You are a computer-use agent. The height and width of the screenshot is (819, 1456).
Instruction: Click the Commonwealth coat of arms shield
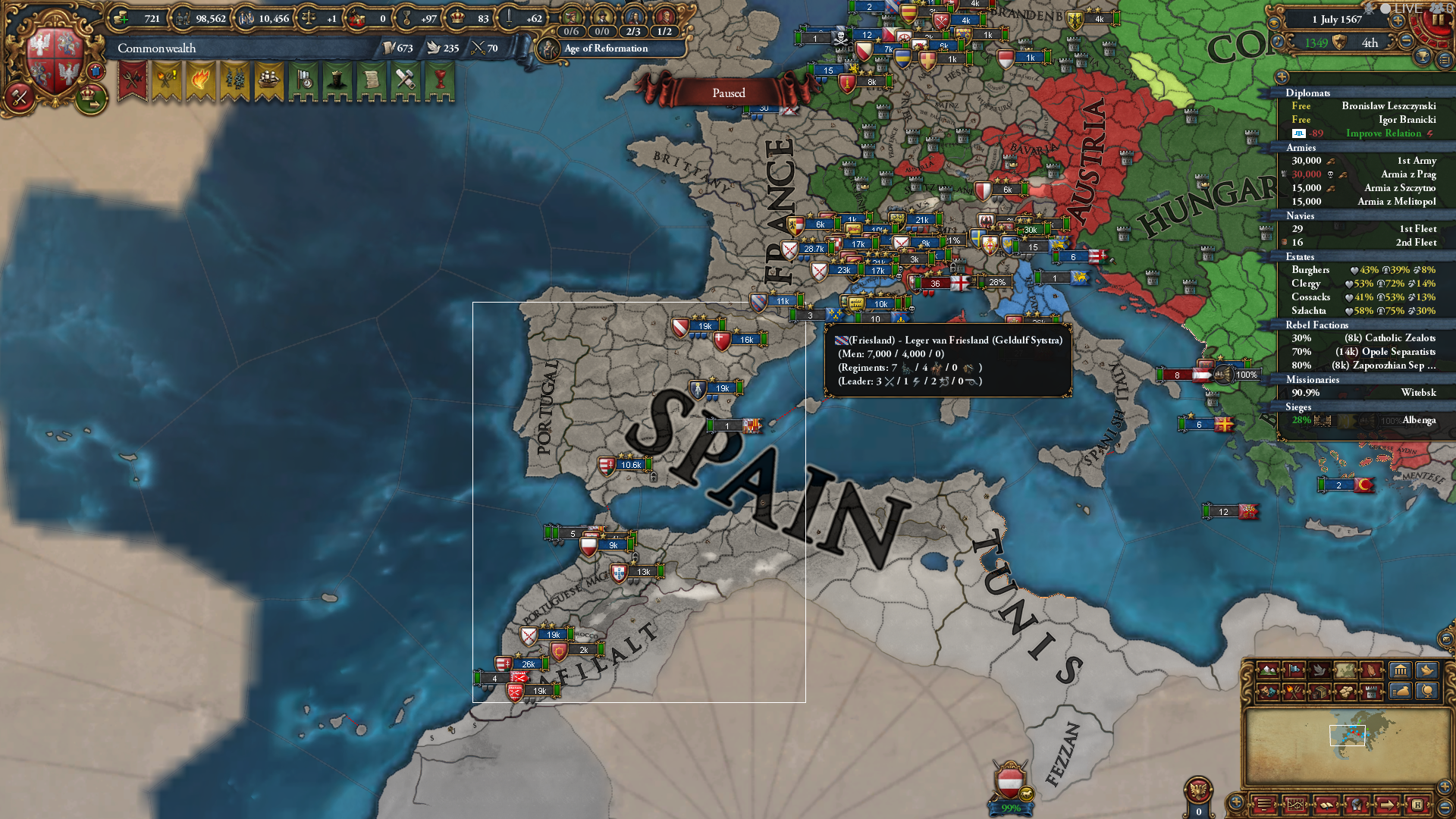coord(53,57)
